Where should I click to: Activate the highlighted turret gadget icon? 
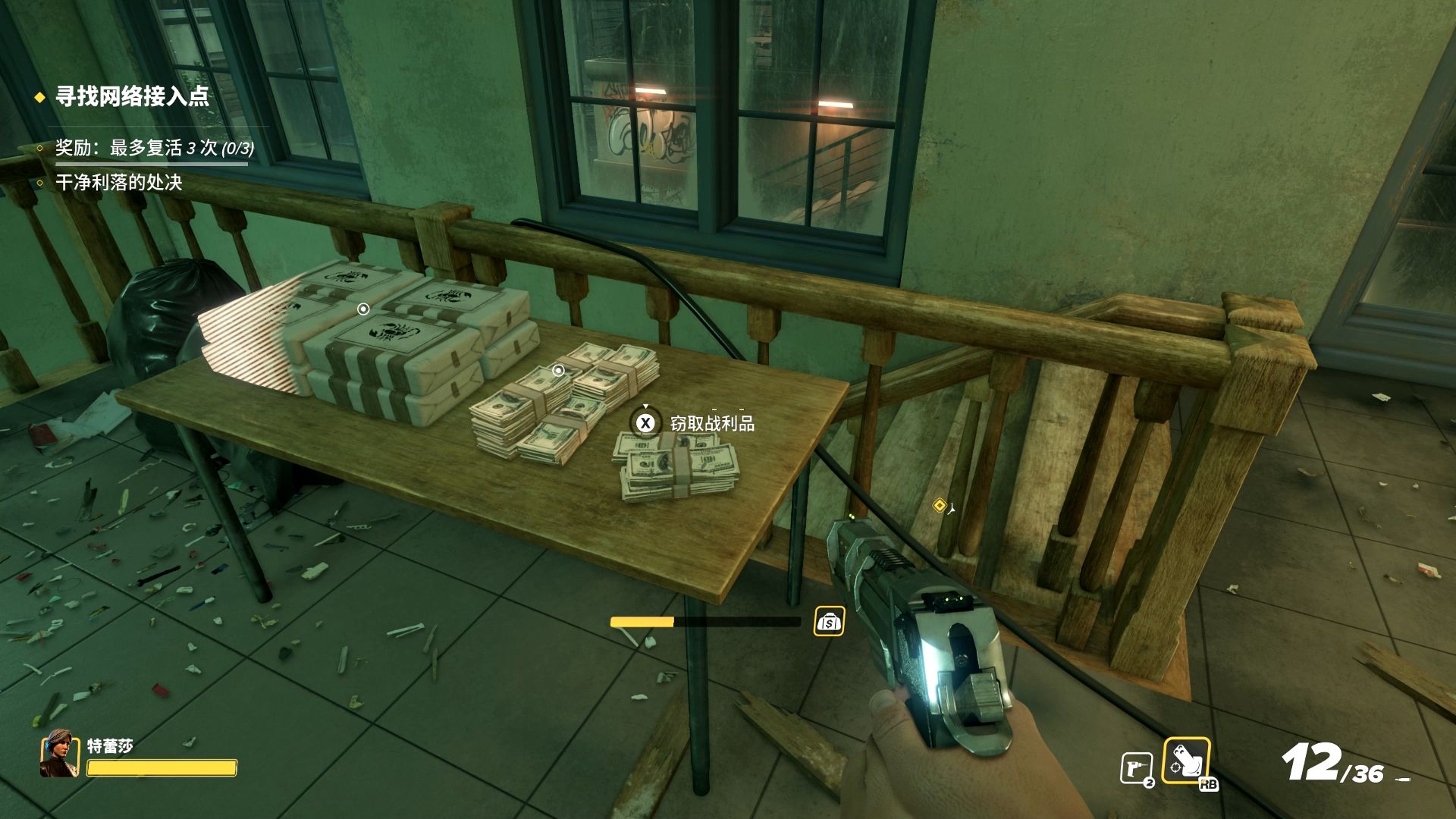click(x=1185, y=760)
